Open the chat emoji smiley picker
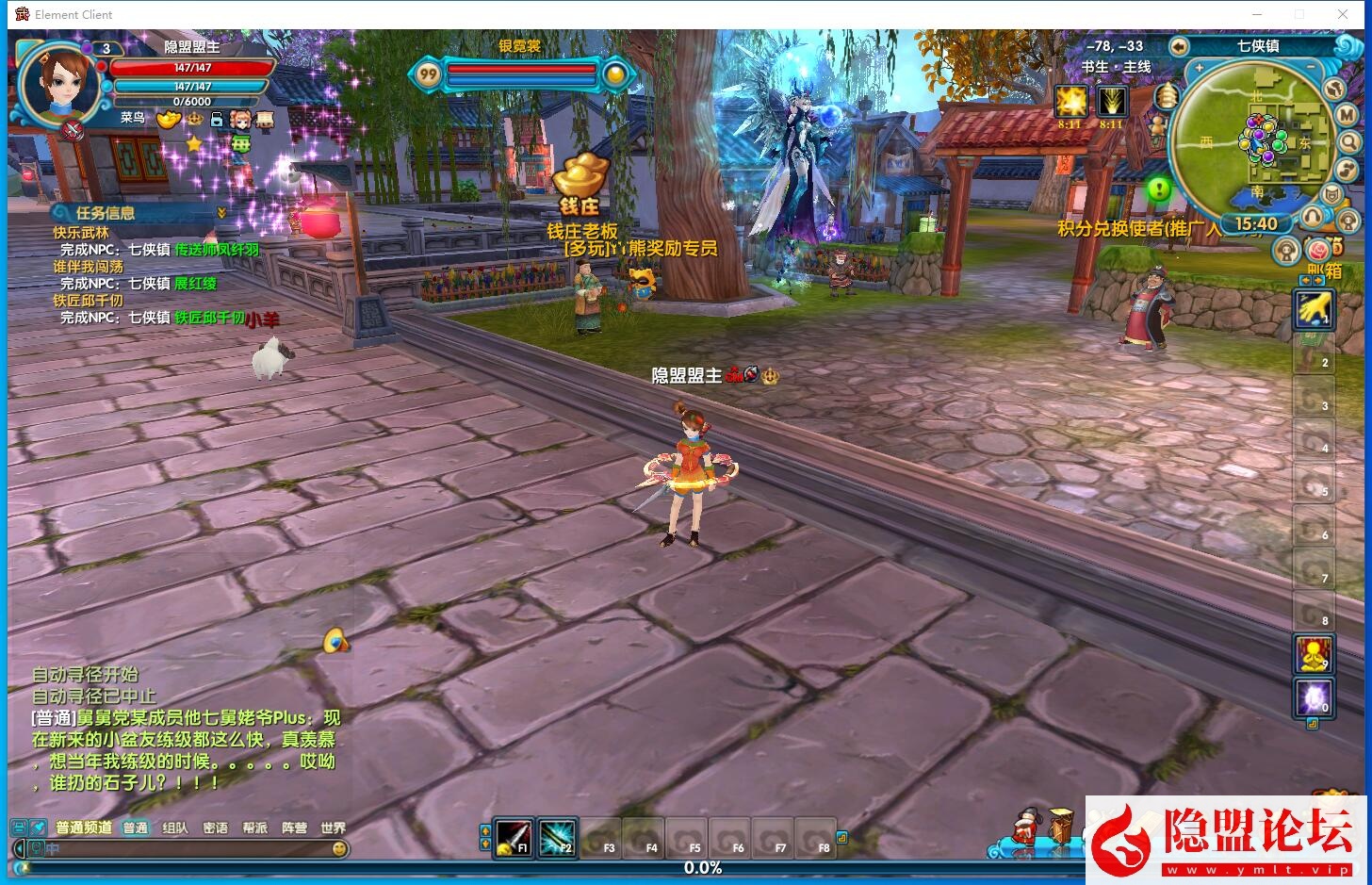Image resolution: width=1372 pixels, height=885 pixels. [x=339, y=849]
